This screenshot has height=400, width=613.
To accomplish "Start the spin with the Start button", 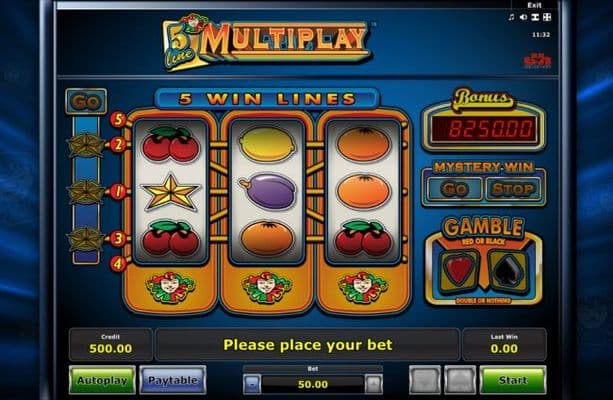I will coord(512,380).
